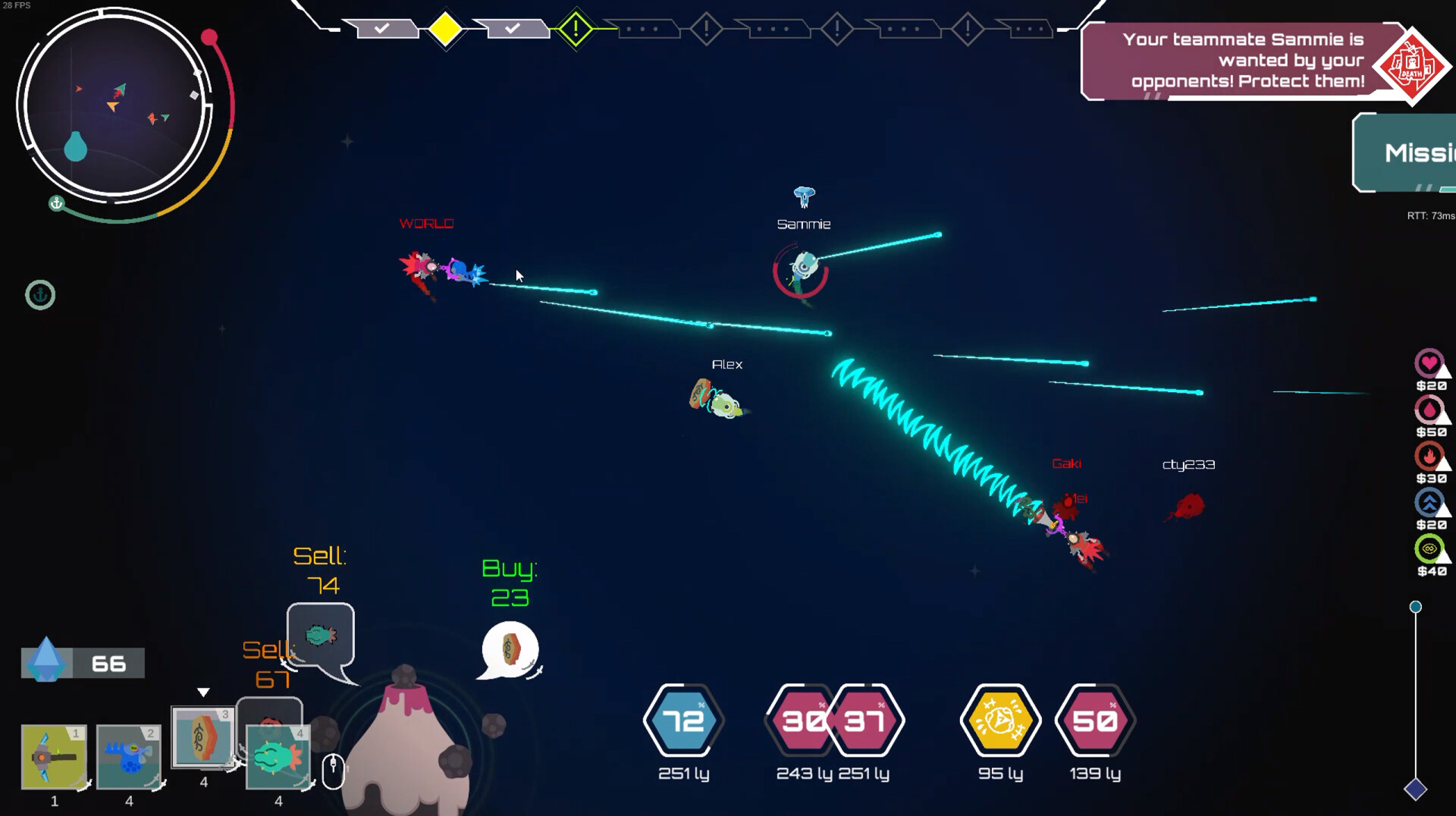This screenshot has height=816, width=1456.
Task: Buy the $30 flame upgrade
Action: click(x=1429, y=457)
